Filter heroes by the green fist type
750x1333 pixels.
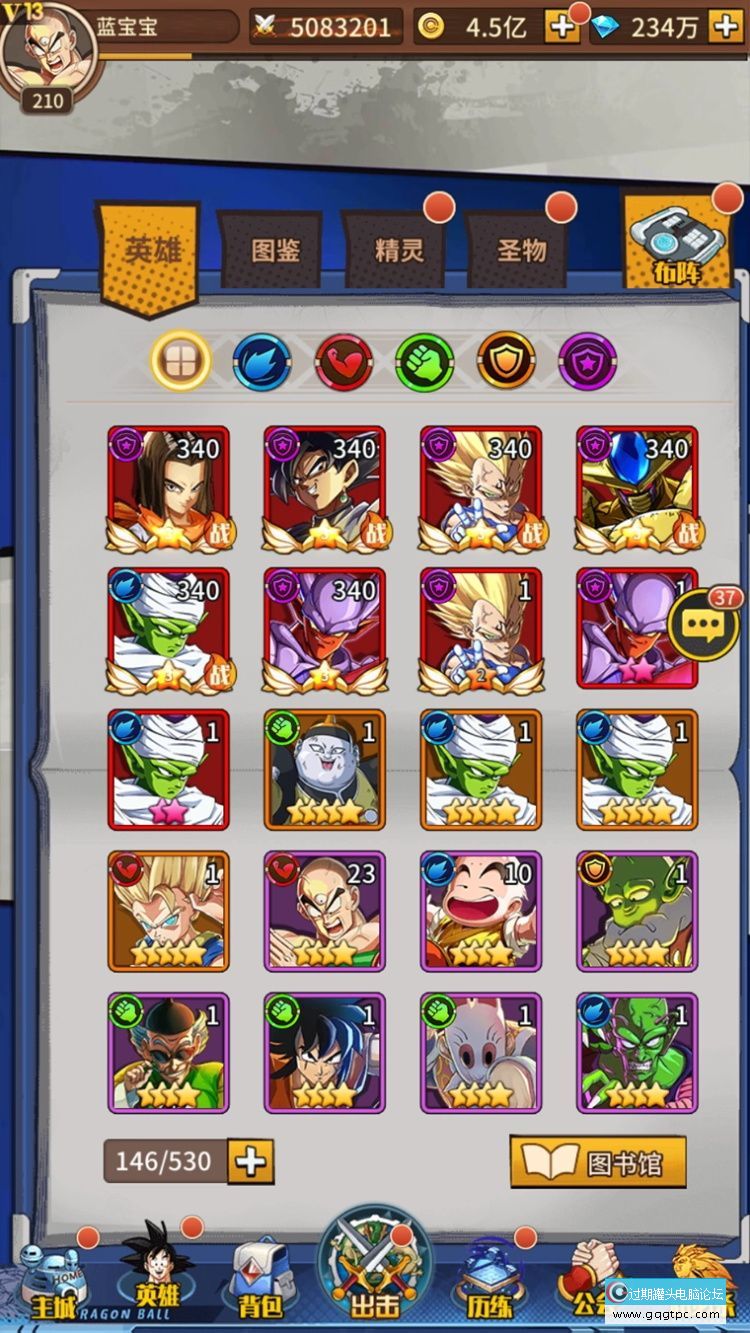(425, 361)
